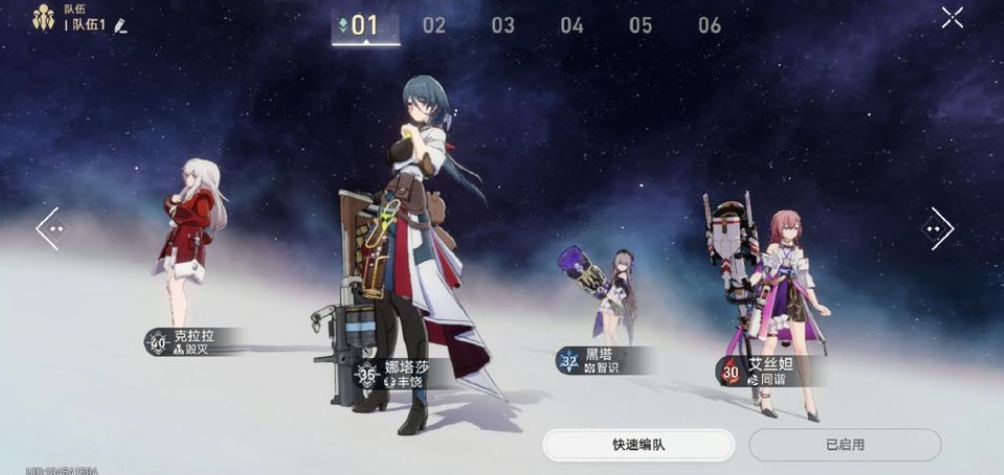Screen dimensions: 1004x475
Task: Rename team with the pencil icon
Action: click(x=121, y=25)
